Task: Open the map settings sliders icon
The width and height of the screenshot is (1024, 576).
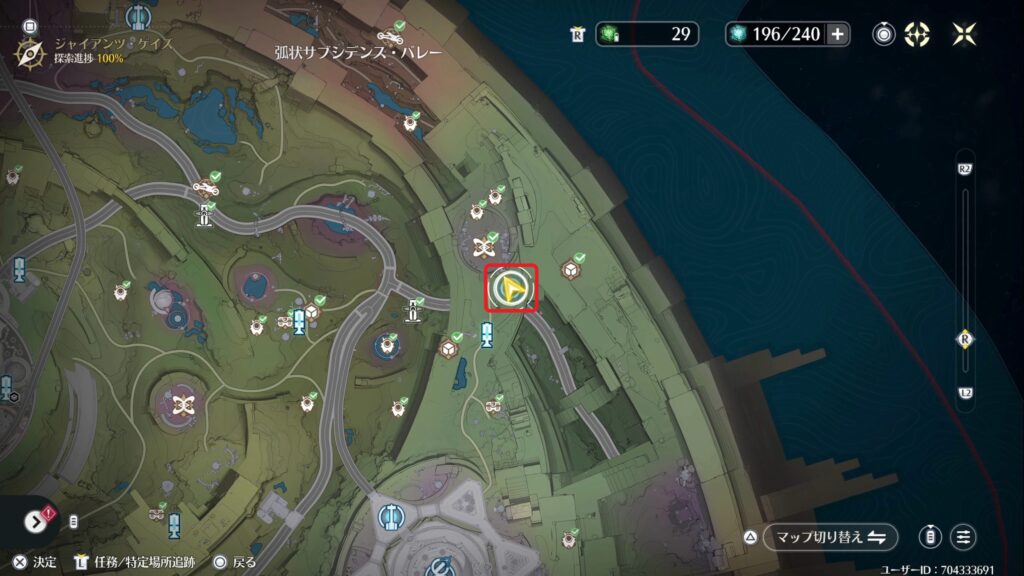Action: click(964, 537)
